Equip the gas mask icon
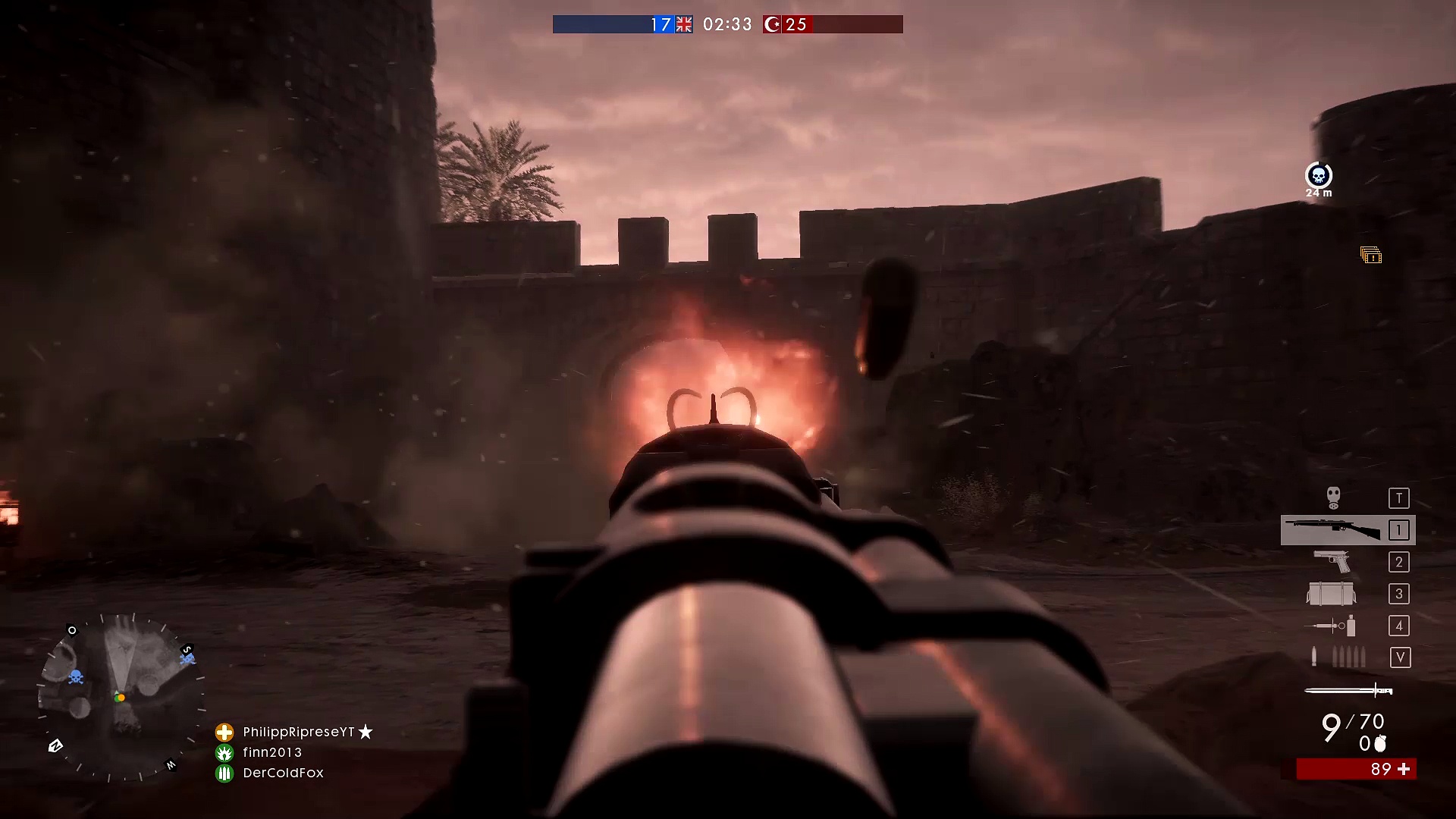The height and width of the screenshot is (819, 1456). 1333,497
